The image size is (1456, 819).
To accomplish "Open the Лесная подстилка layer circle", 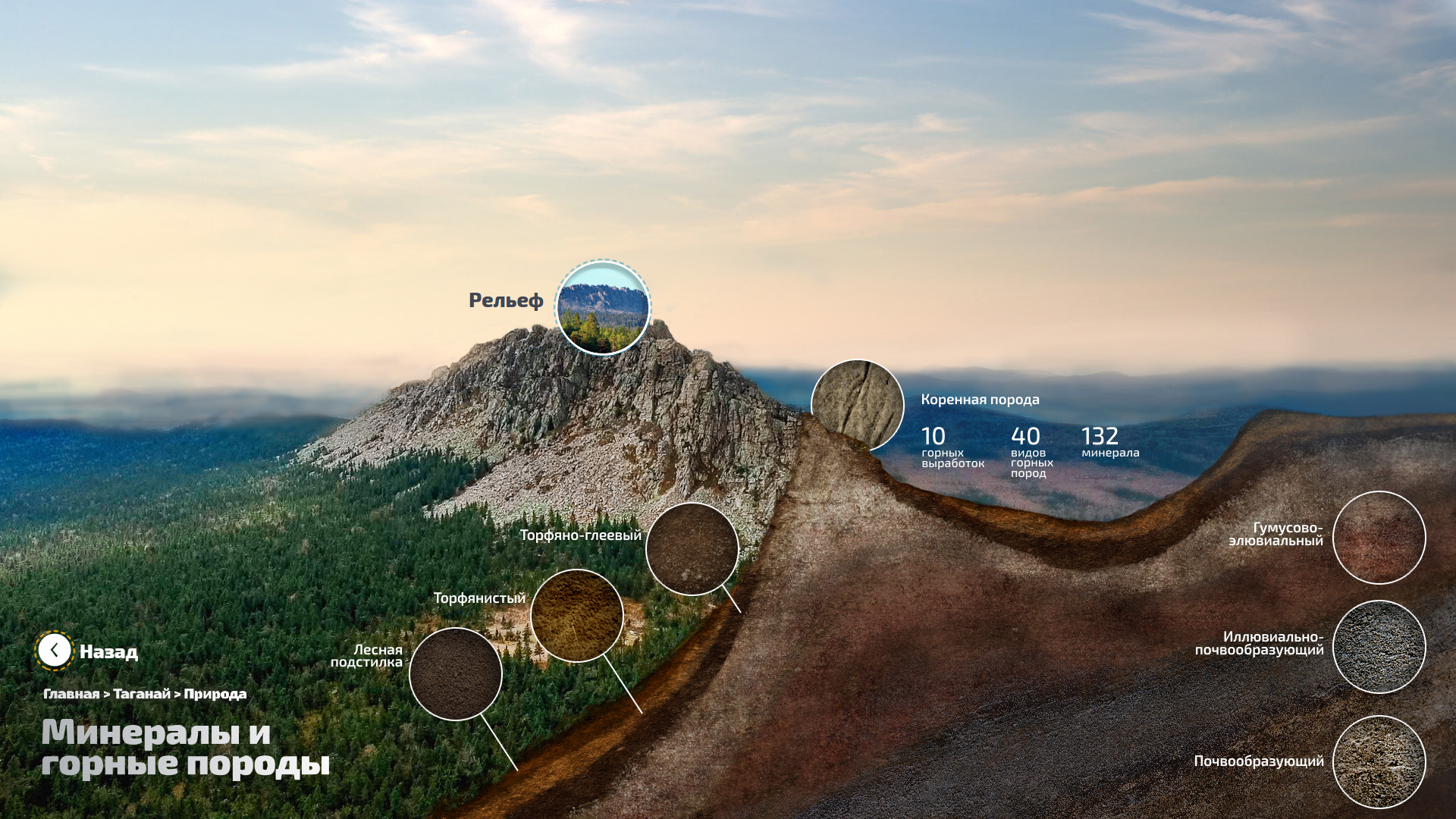I will 456,673.
